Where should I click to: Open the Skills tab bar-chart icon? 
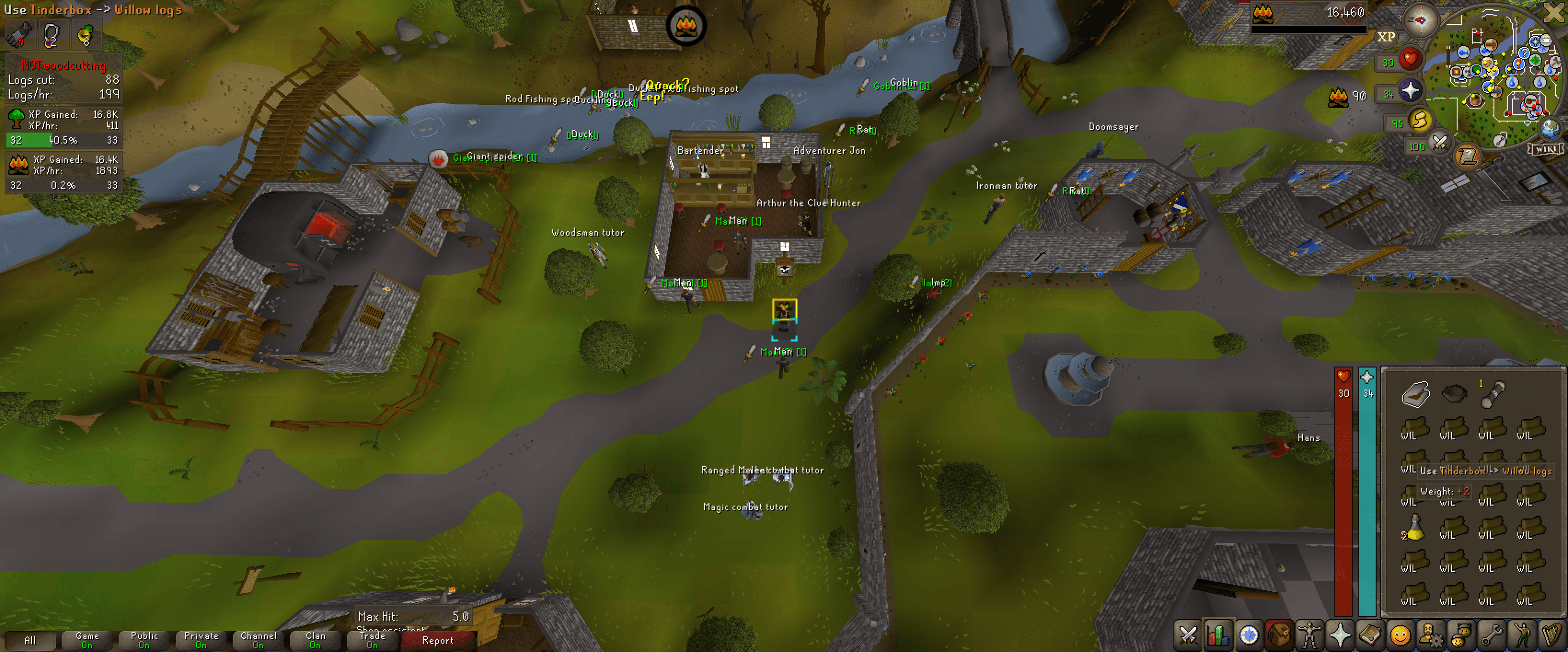tap(1219, 635)
